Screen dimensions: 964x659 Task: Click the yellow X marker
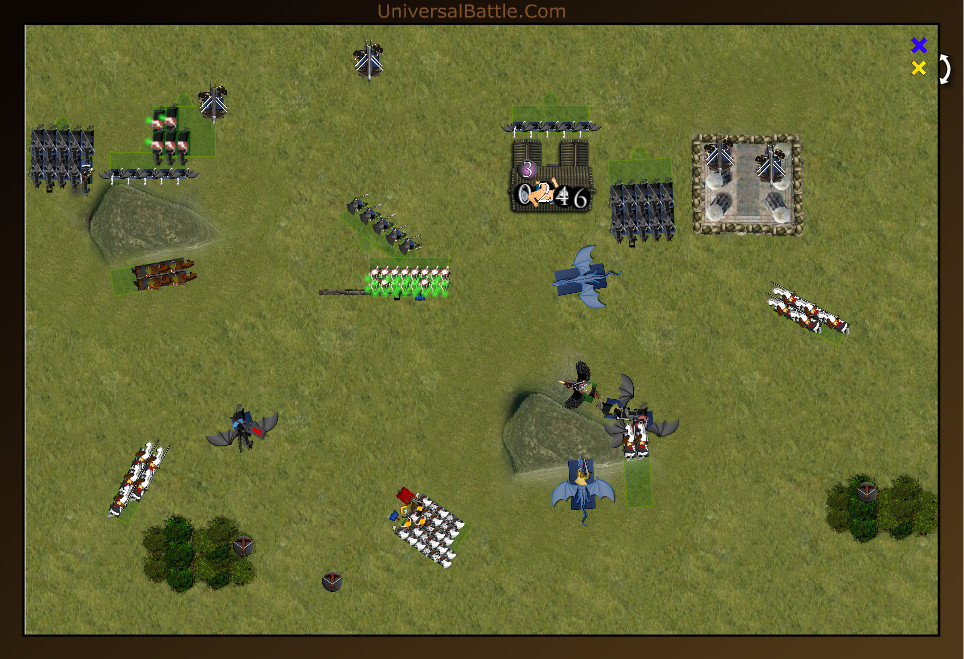[x=919, y=68]
